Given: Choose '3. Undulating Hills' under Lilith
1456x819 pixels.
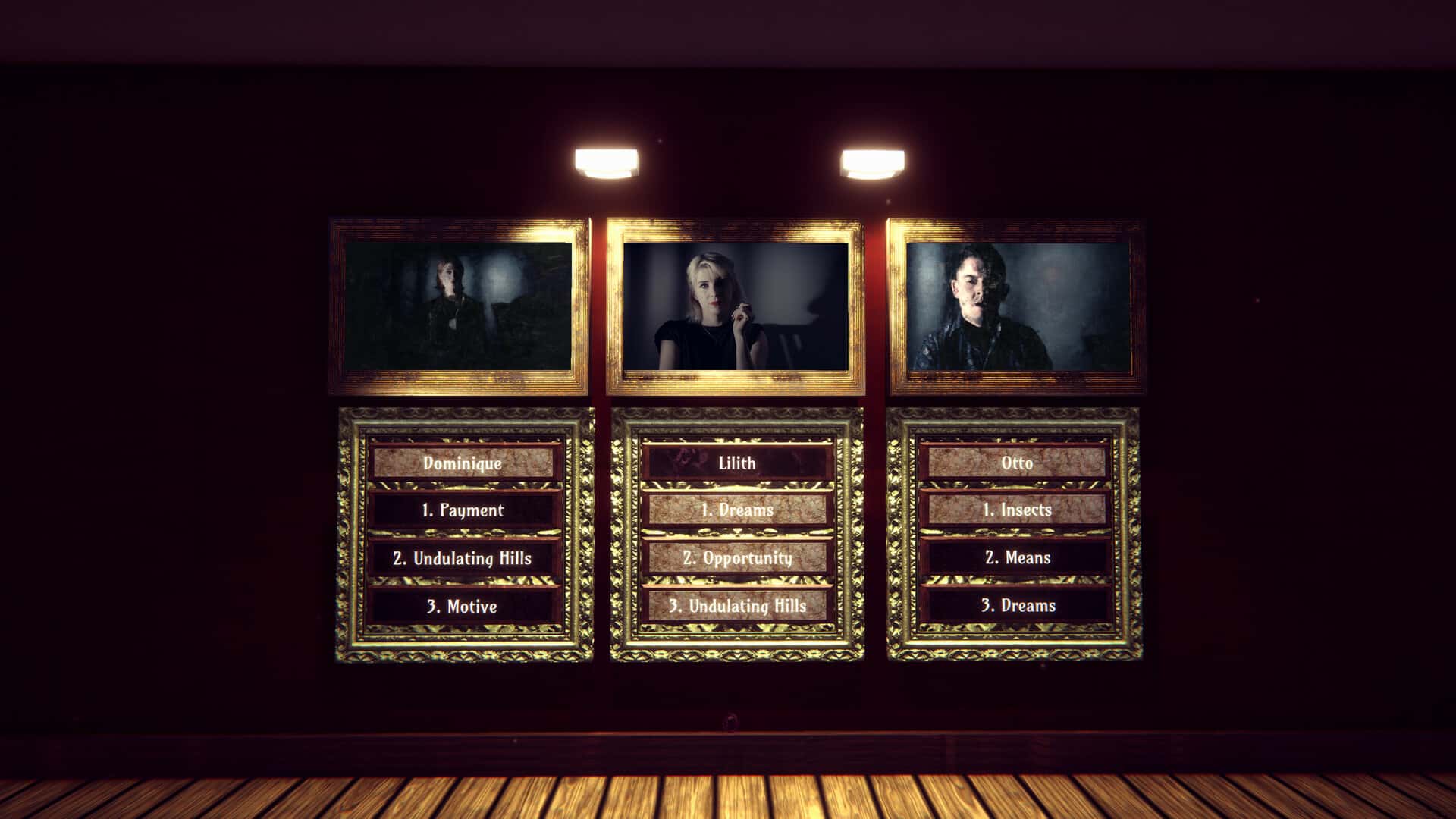Looking at the screenshot, I should pyautogui.click(x=737, y=607).
